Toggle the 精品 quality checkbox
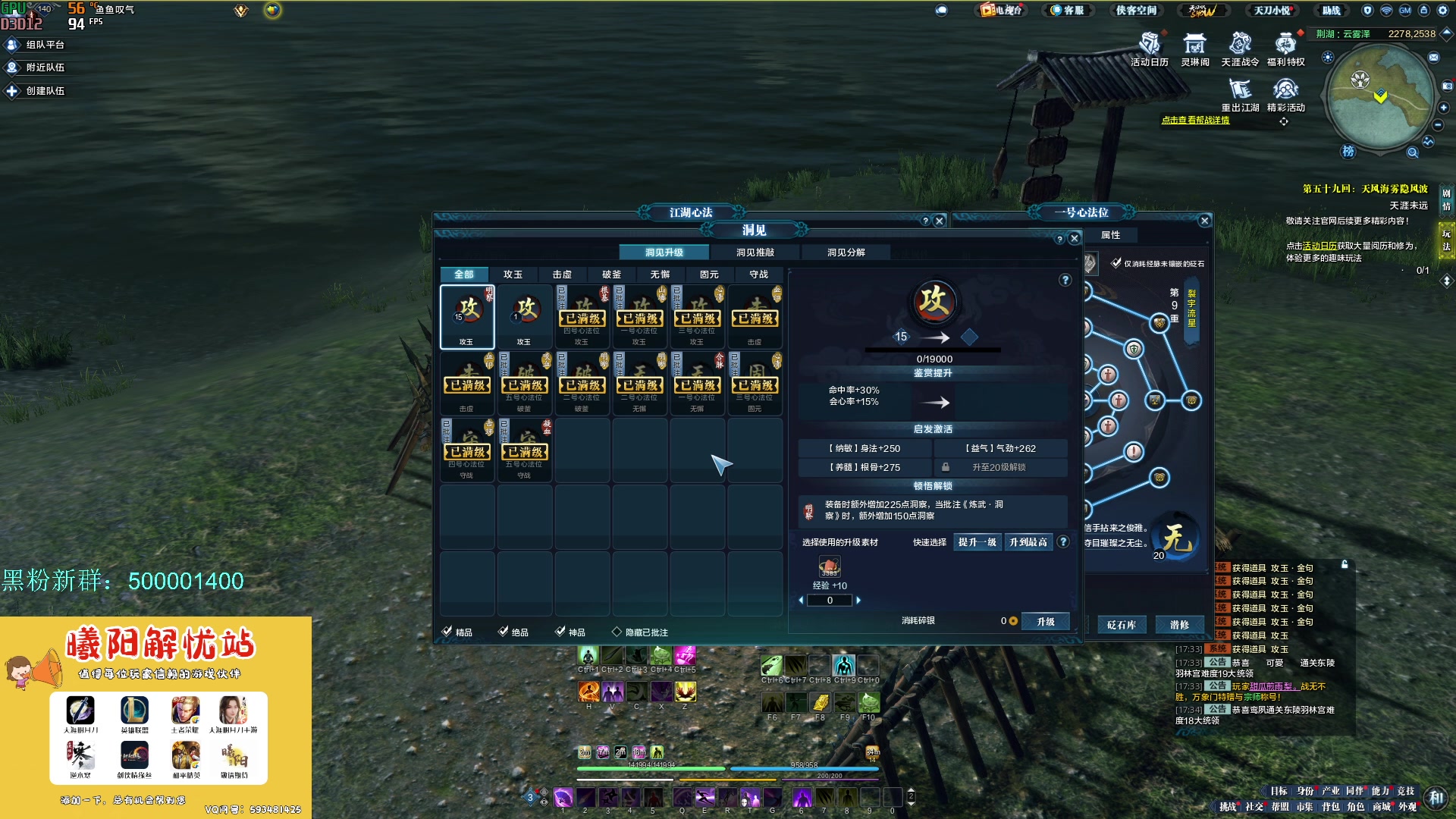Image resolution: width=1456 pixels, height=819 pixels. (x=447, y=632)
